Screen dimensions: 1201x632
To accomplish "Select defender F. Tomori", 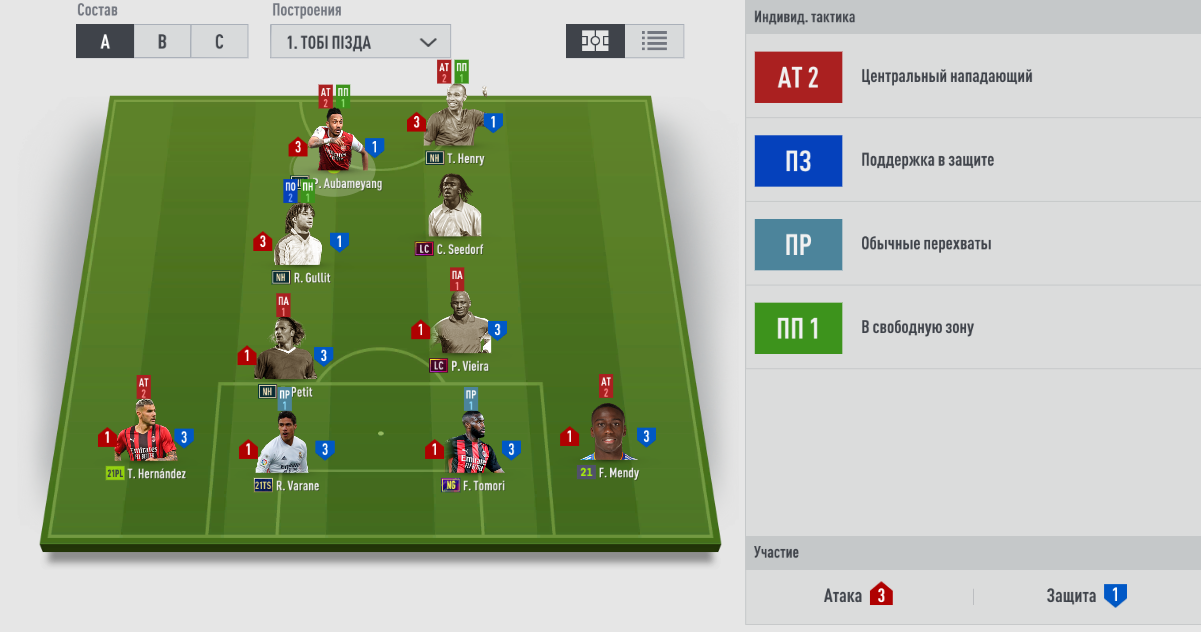I will pos(472,447).
